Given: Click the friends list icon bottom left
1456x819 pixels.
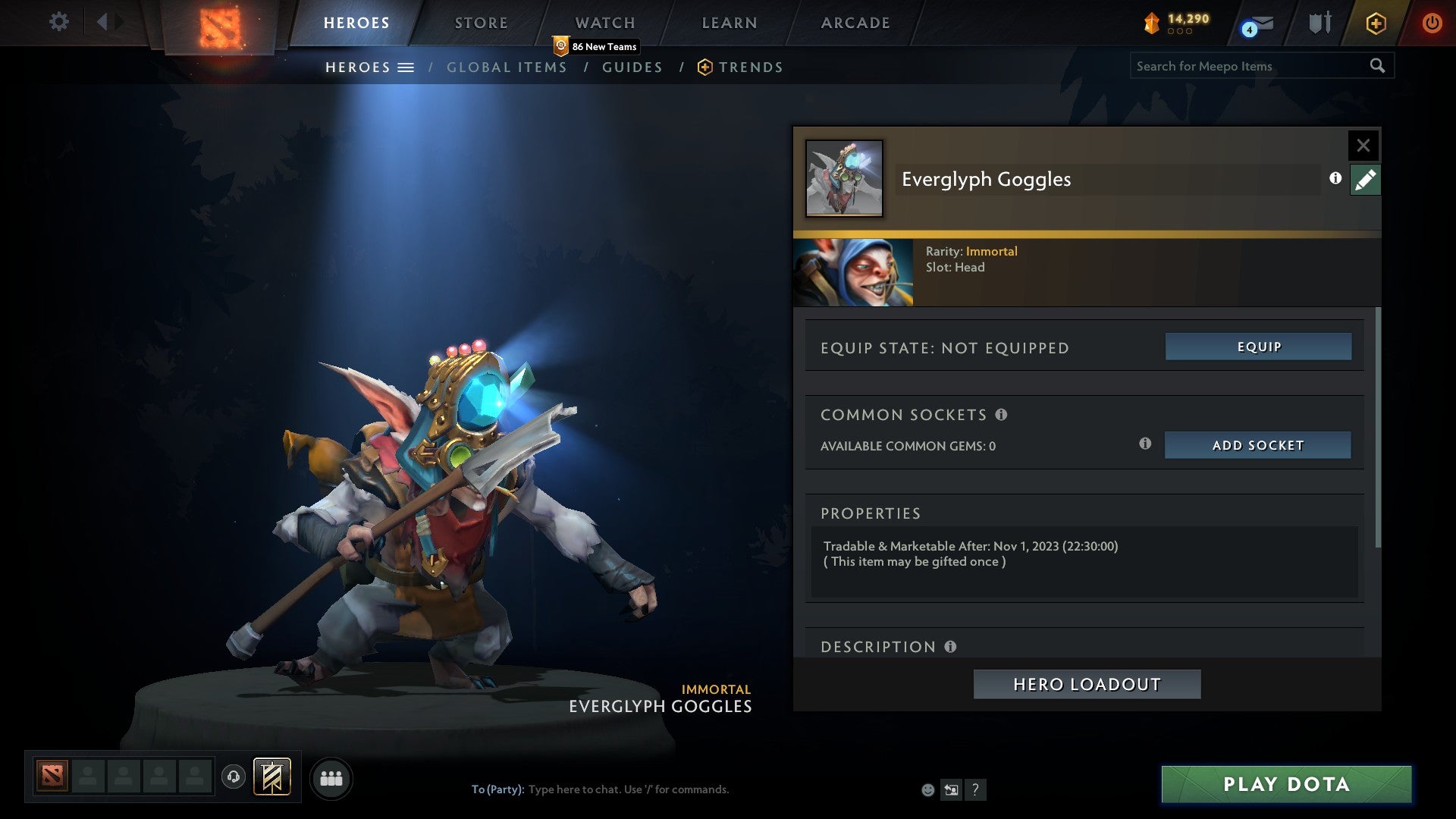Looking at the screenshot, I should tap(331, 778).
